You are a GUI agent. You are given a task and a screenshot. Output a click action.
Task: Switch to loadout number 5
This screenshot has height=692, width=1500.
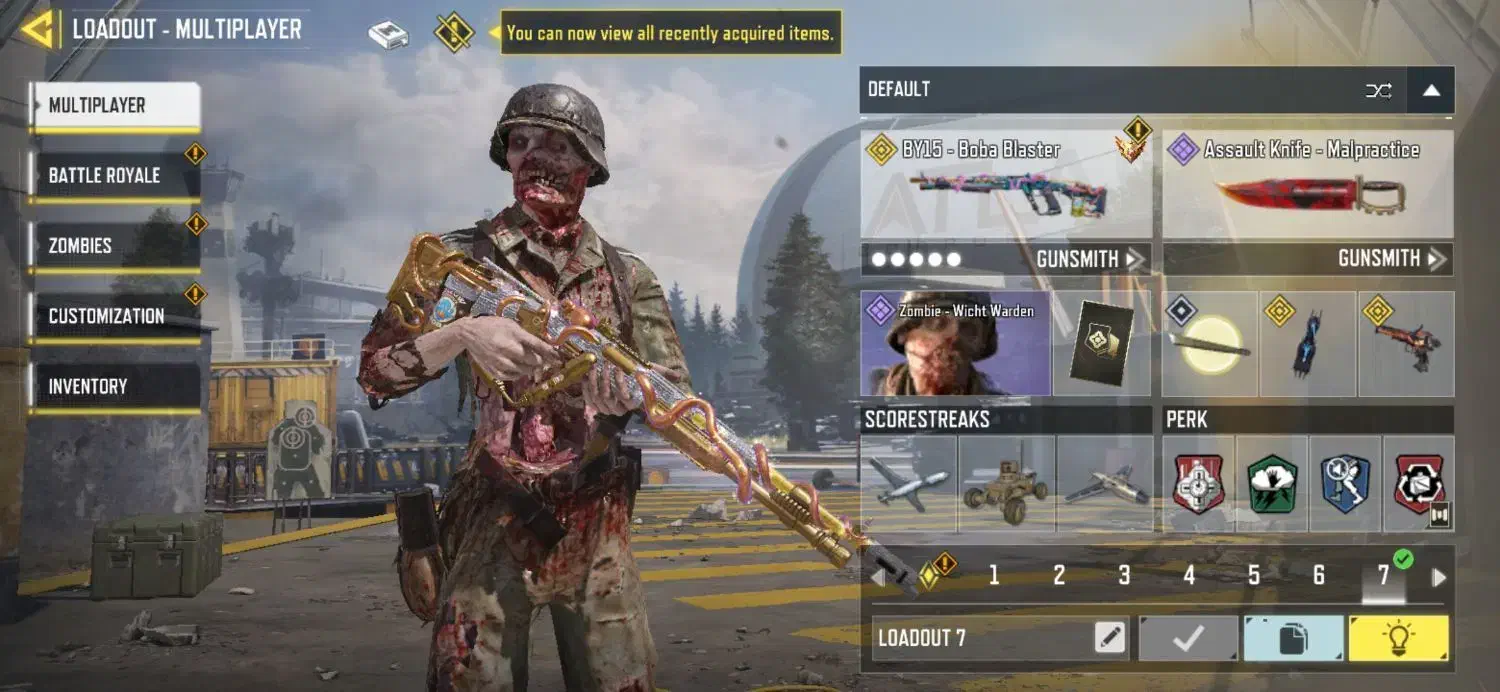[1254, 575]
